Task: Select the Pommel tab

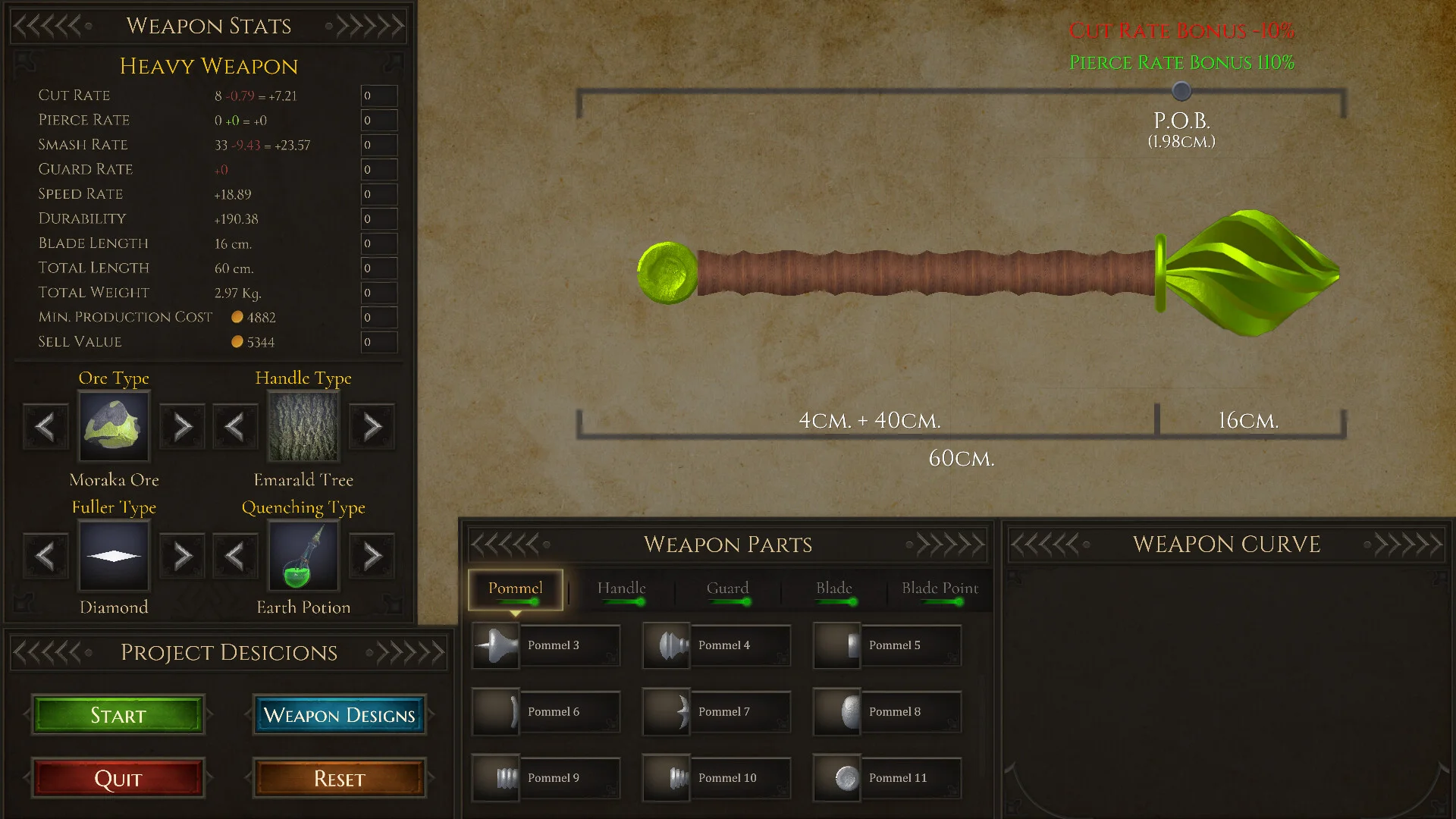Action: pos(515,589)
